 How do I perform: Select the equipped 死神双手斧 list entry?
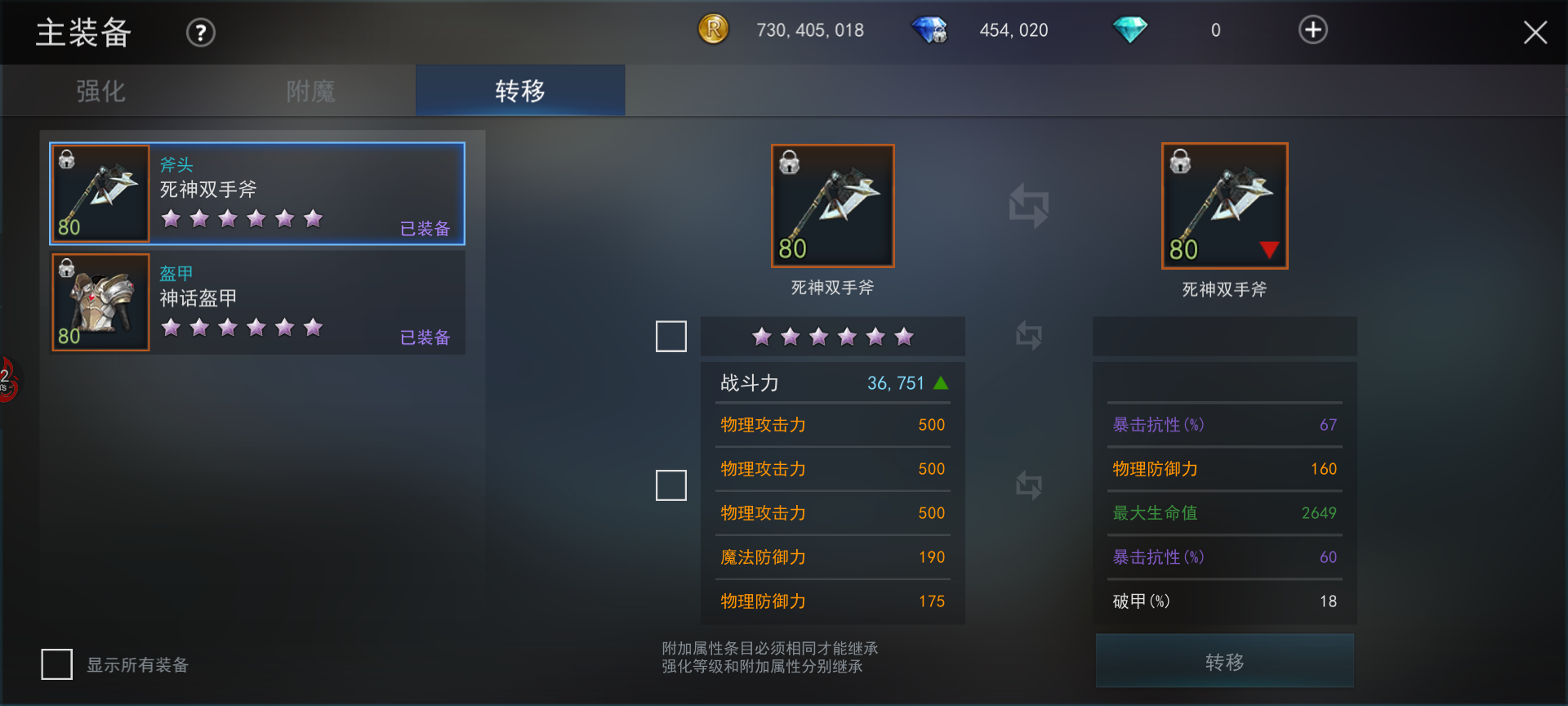pos(257,193)
